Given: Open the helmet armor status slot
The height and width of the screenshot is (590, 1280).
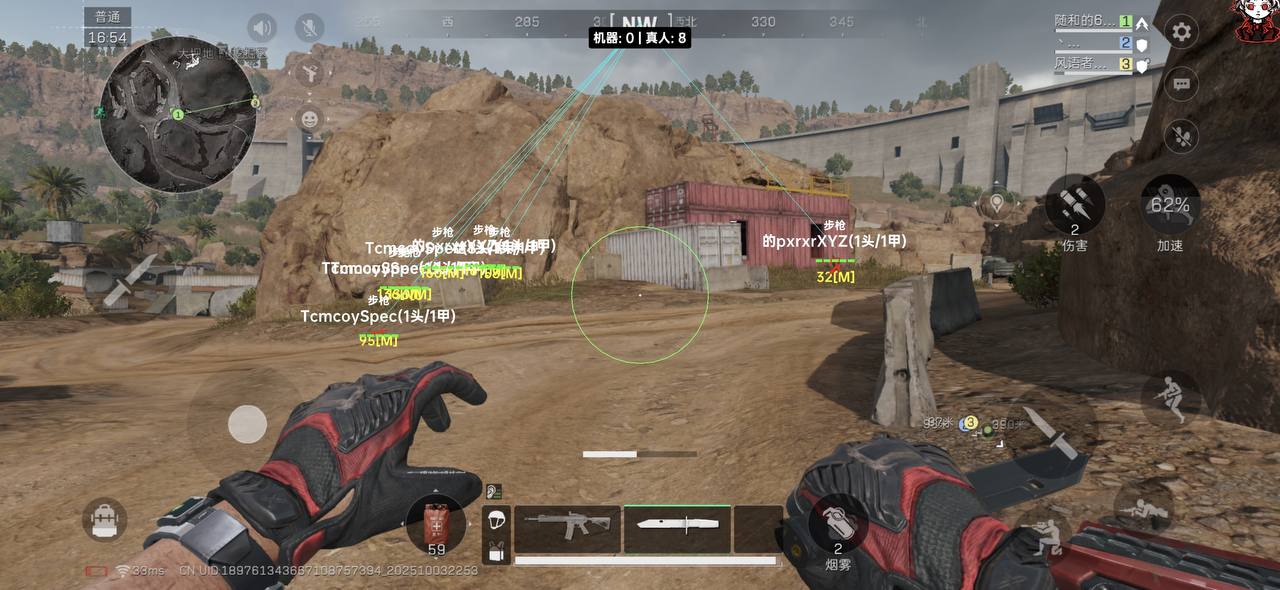Looking at the screenshot, I should pos(497,520).
